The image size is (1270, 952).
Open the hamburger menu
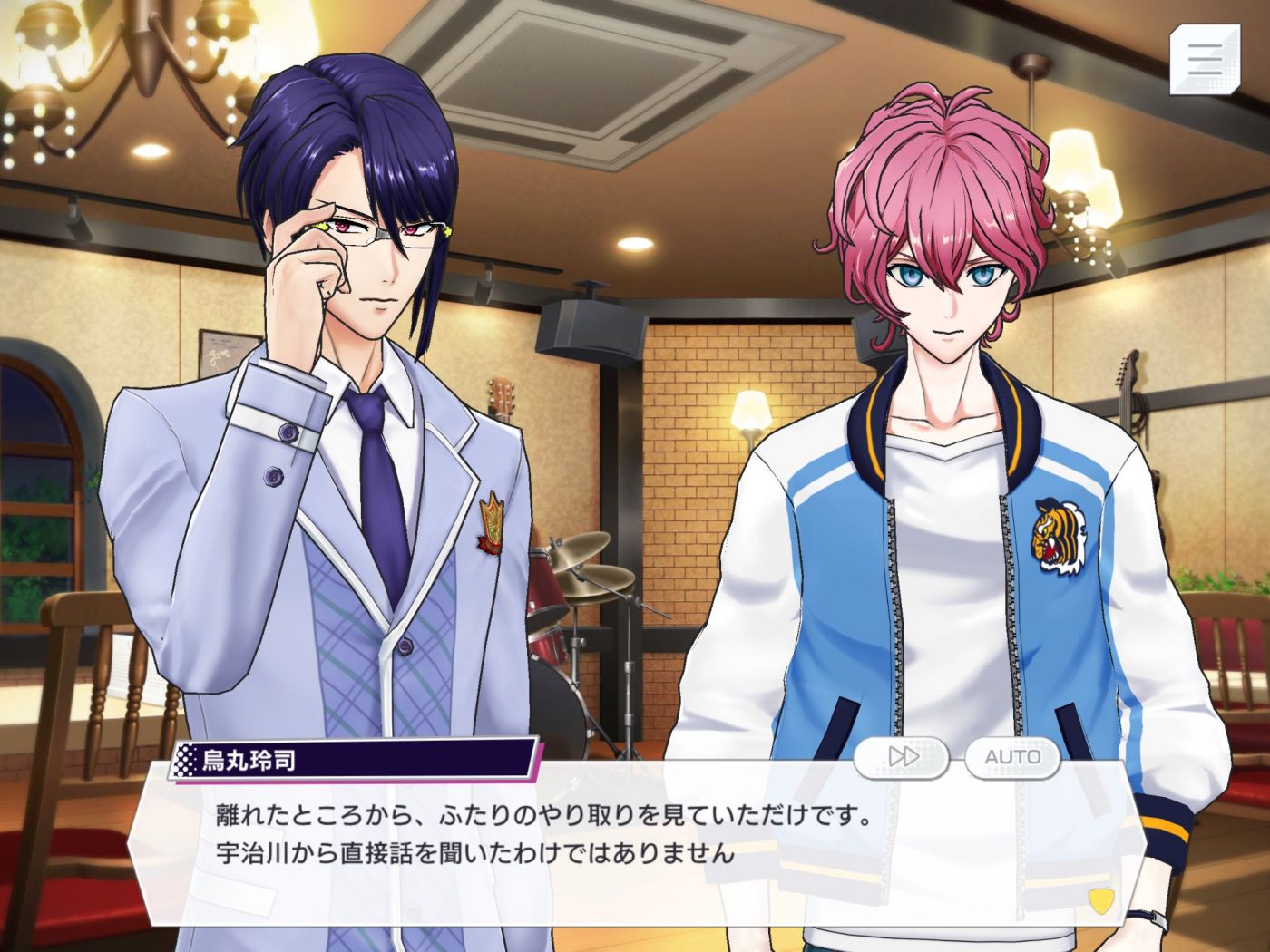click(1204, 58)
